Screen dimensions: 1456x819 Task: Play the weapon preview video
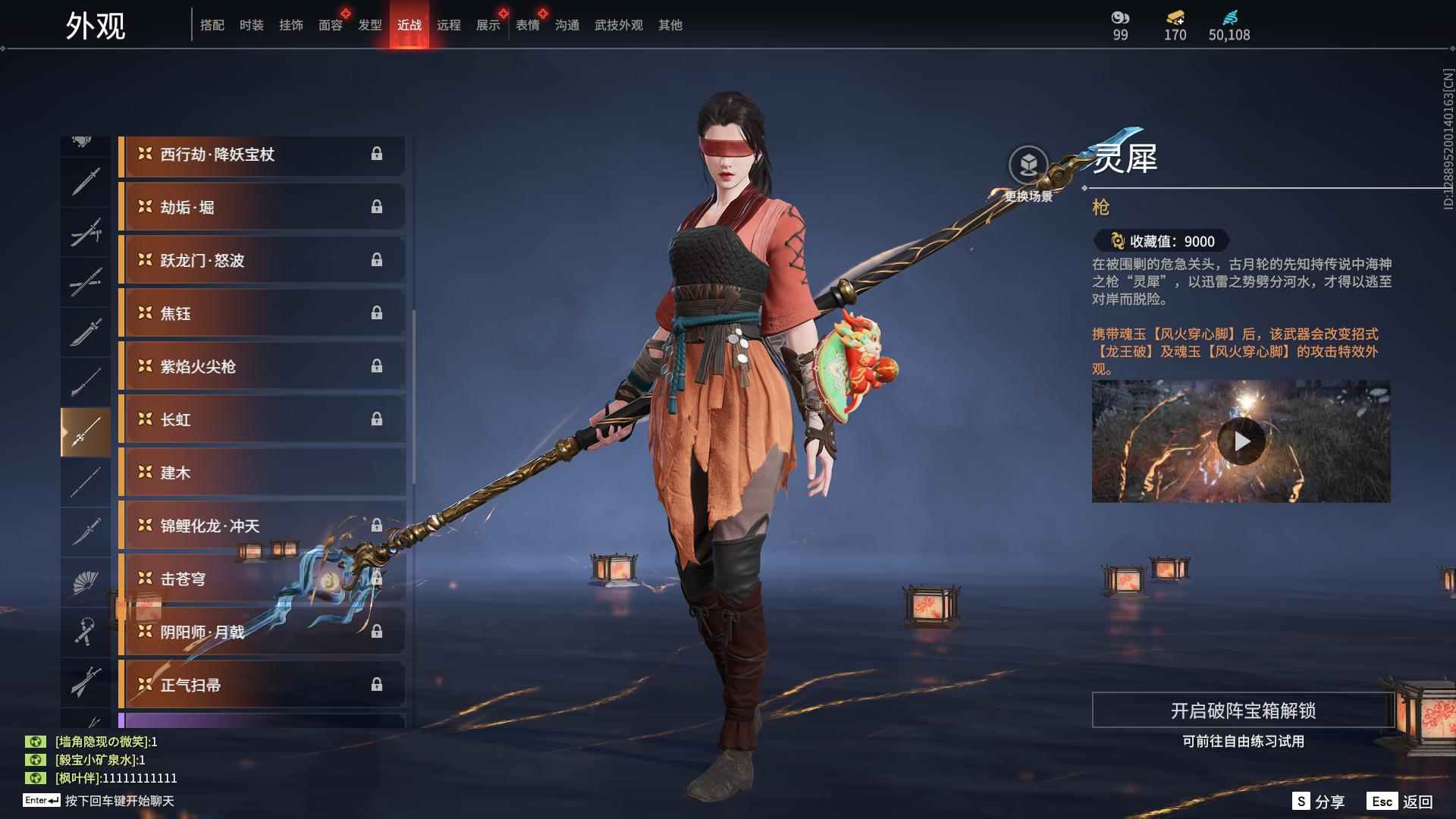(x=1241, y=441)
